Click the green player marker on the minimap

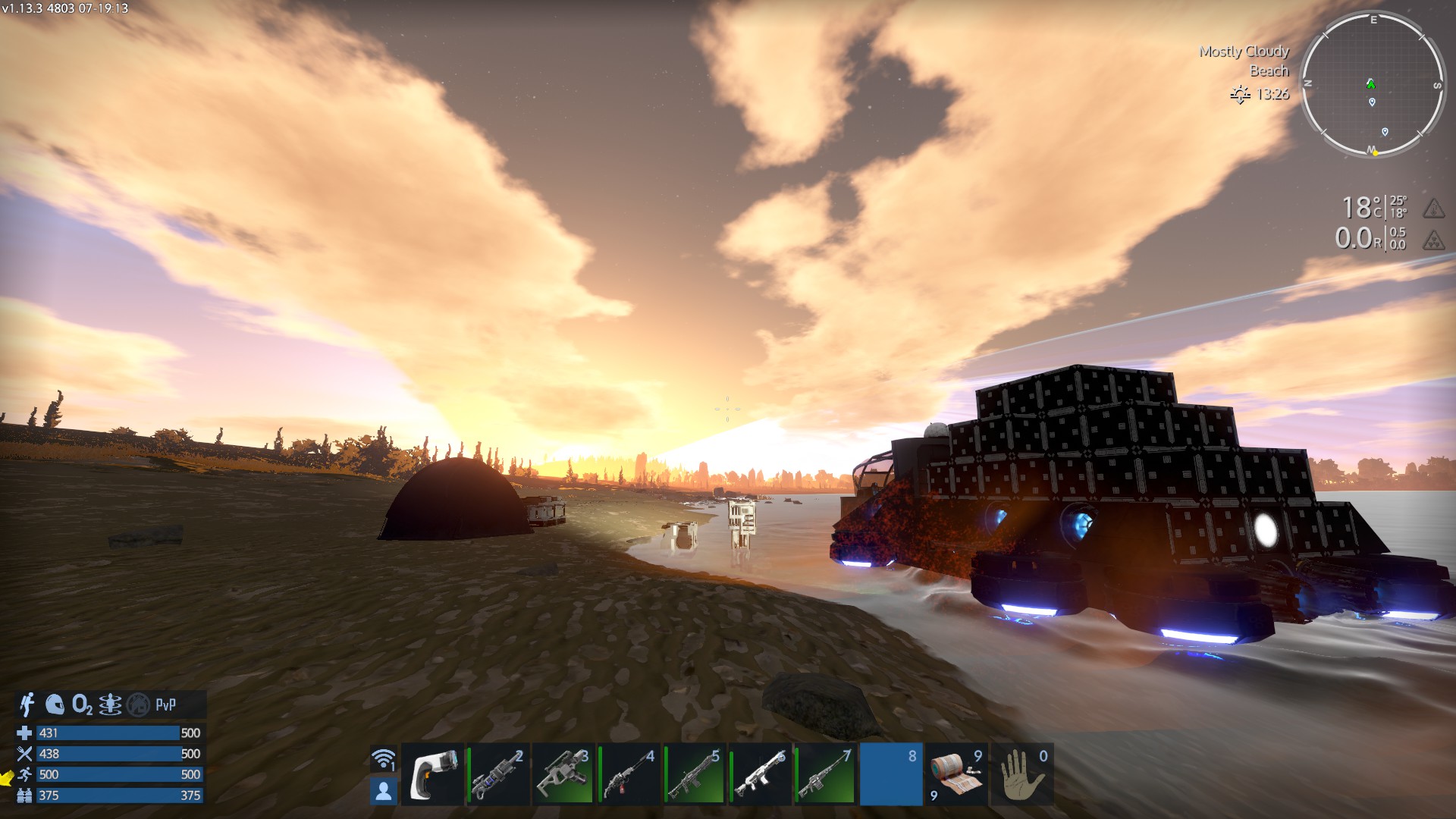1370,83
